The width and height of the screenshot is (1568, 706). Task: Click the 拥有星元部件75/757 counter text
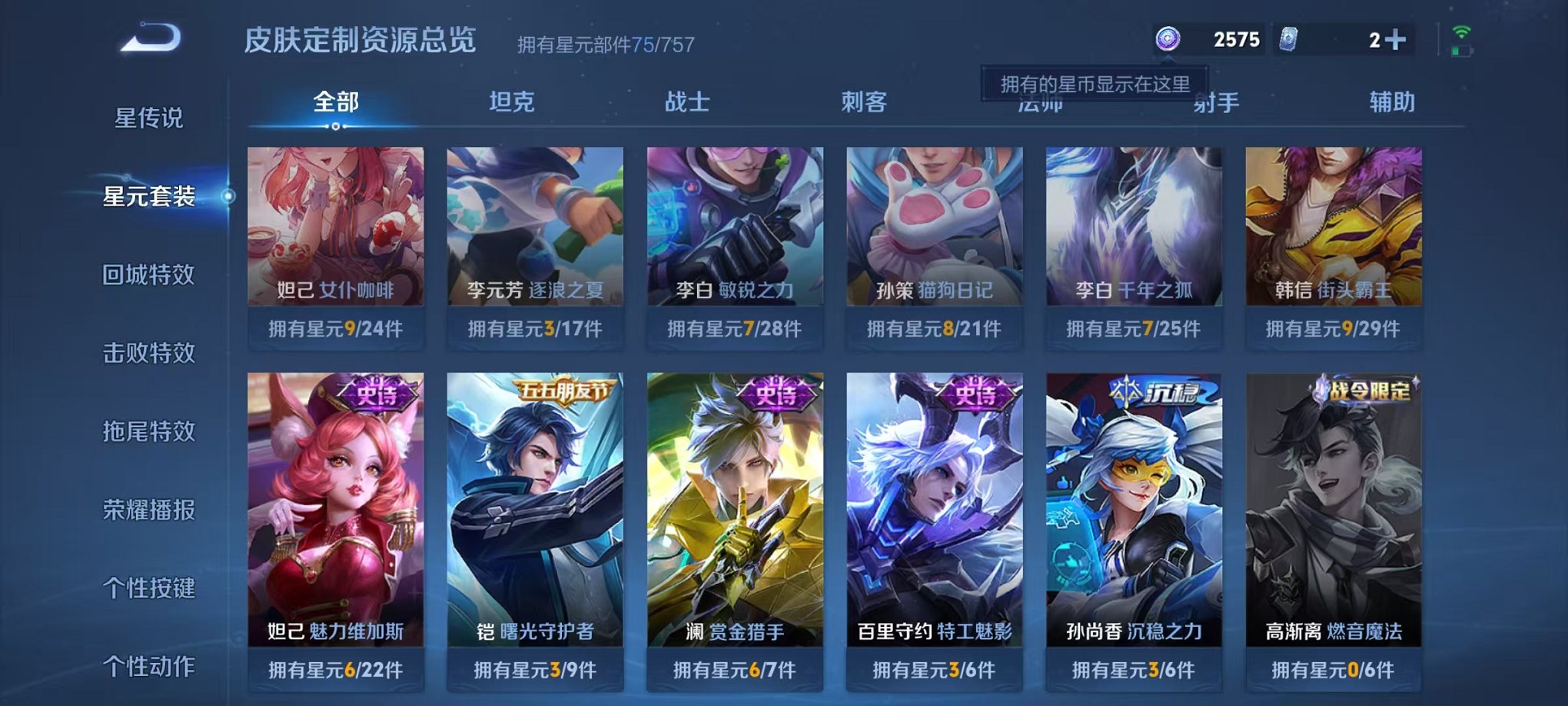point(604,44)
